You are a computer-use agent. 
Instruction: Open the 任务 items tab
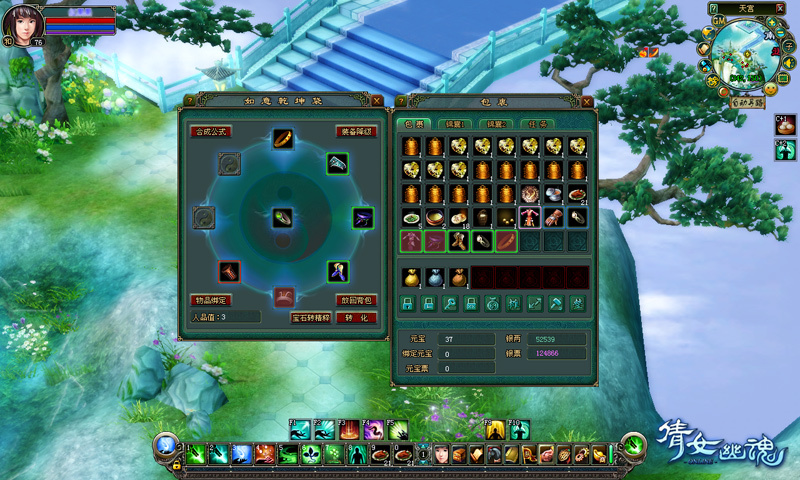coord(534,124)
